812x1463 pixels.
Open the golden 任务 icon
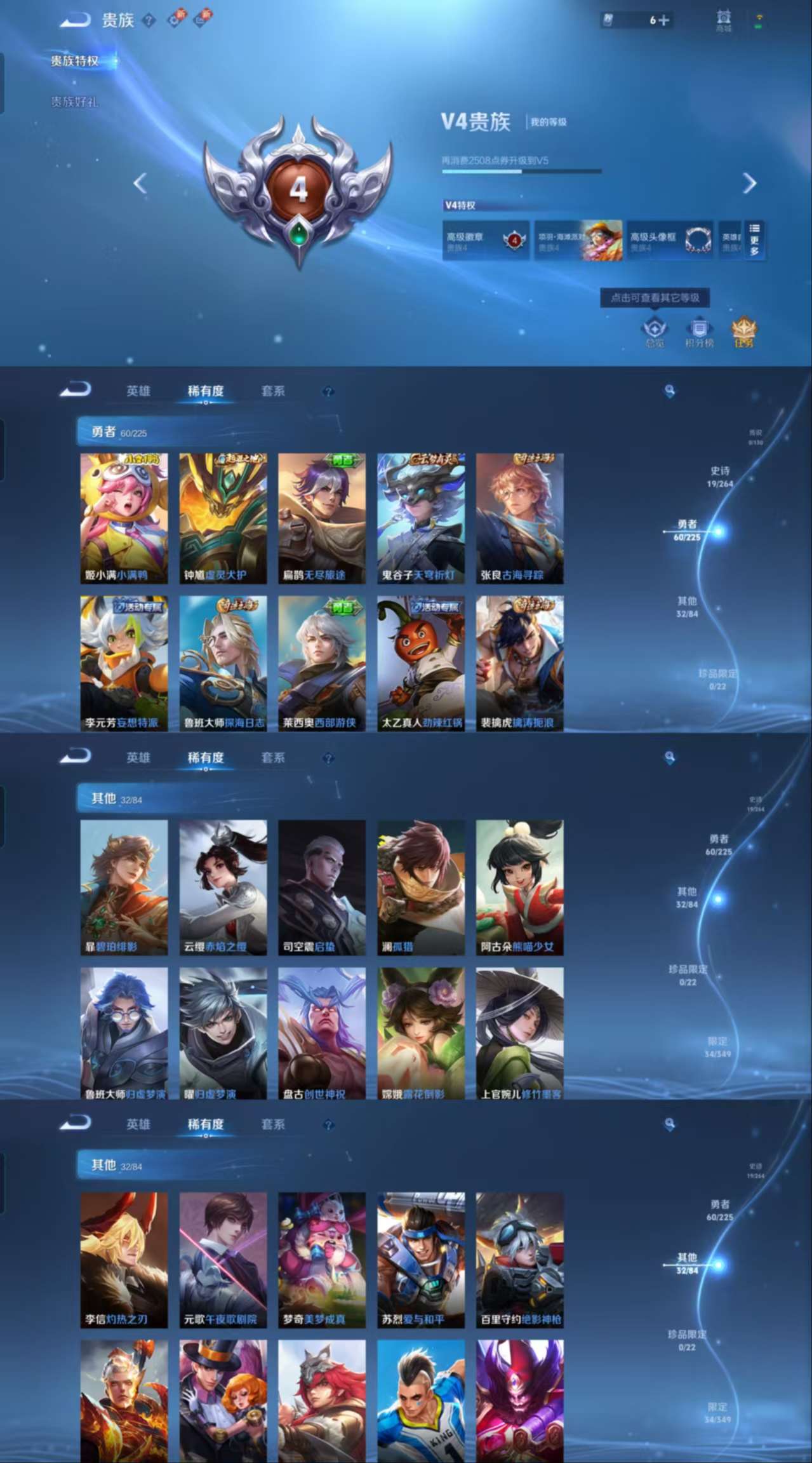click(x=743, y=332)
